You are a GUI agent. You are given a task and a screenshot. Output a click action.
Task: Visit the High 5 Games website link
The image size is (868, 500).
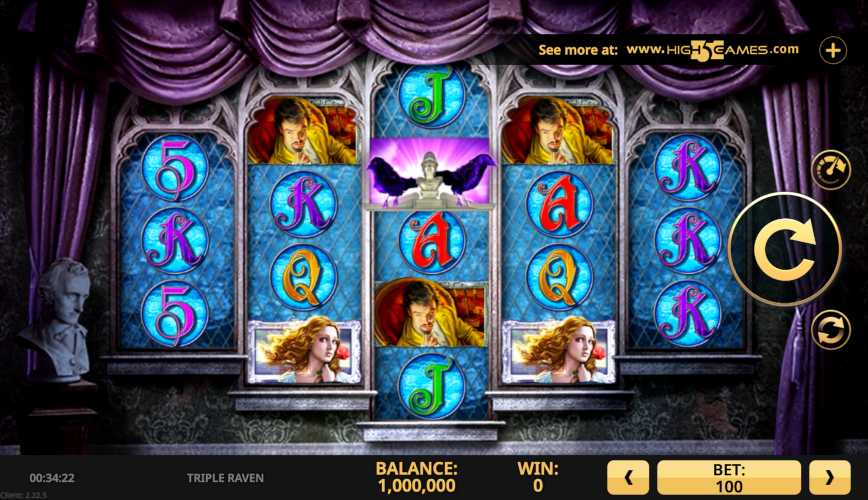pyautogui.click(x=712, y=49)
